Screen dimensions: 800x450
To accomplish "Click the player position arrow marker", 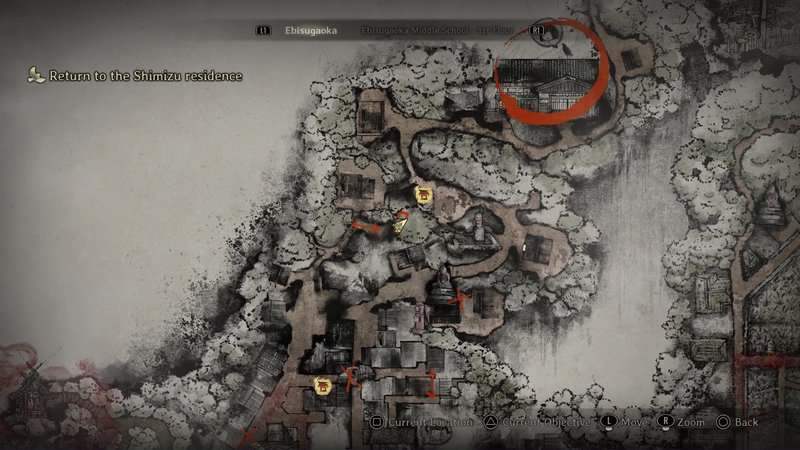I will click(402, 224).
